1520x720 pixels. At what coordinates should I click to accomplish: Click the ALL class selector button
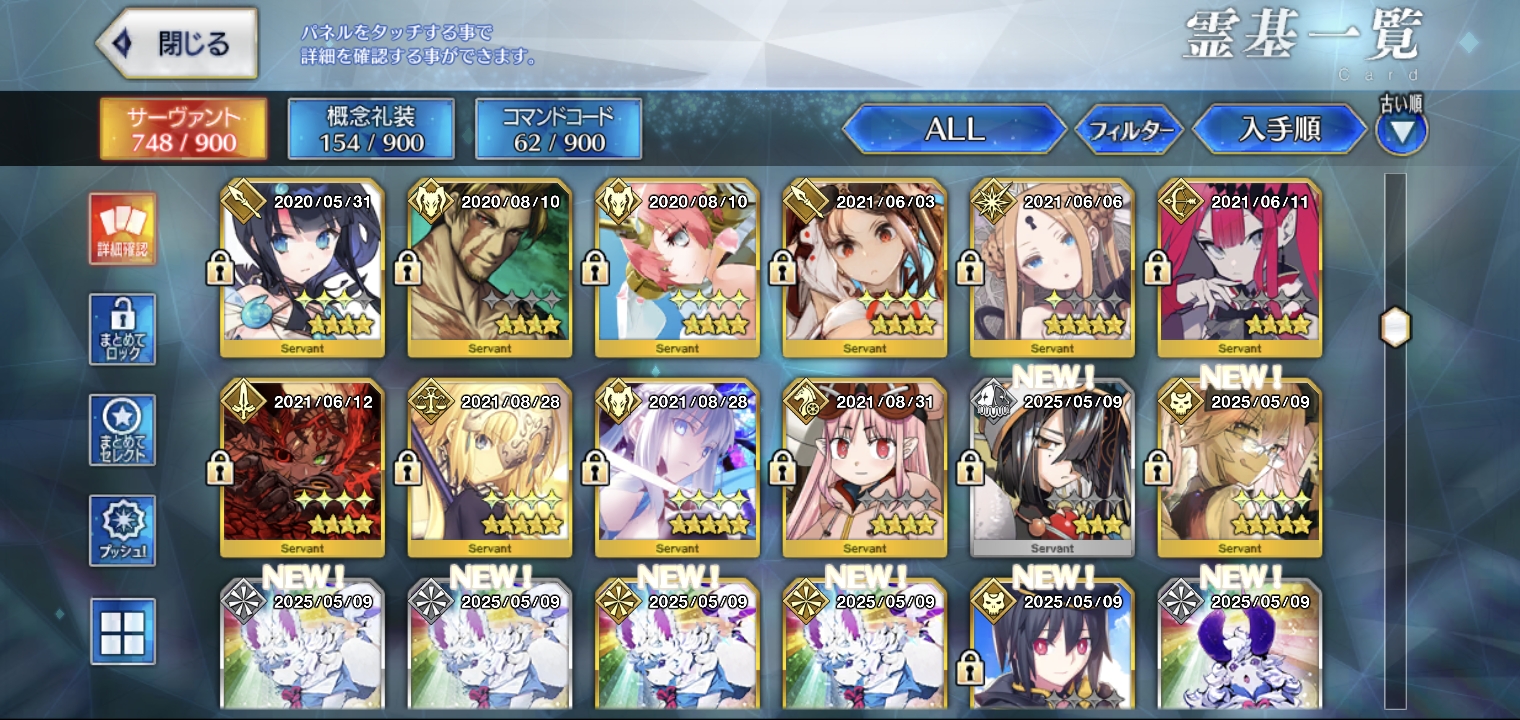click(954, 129)
